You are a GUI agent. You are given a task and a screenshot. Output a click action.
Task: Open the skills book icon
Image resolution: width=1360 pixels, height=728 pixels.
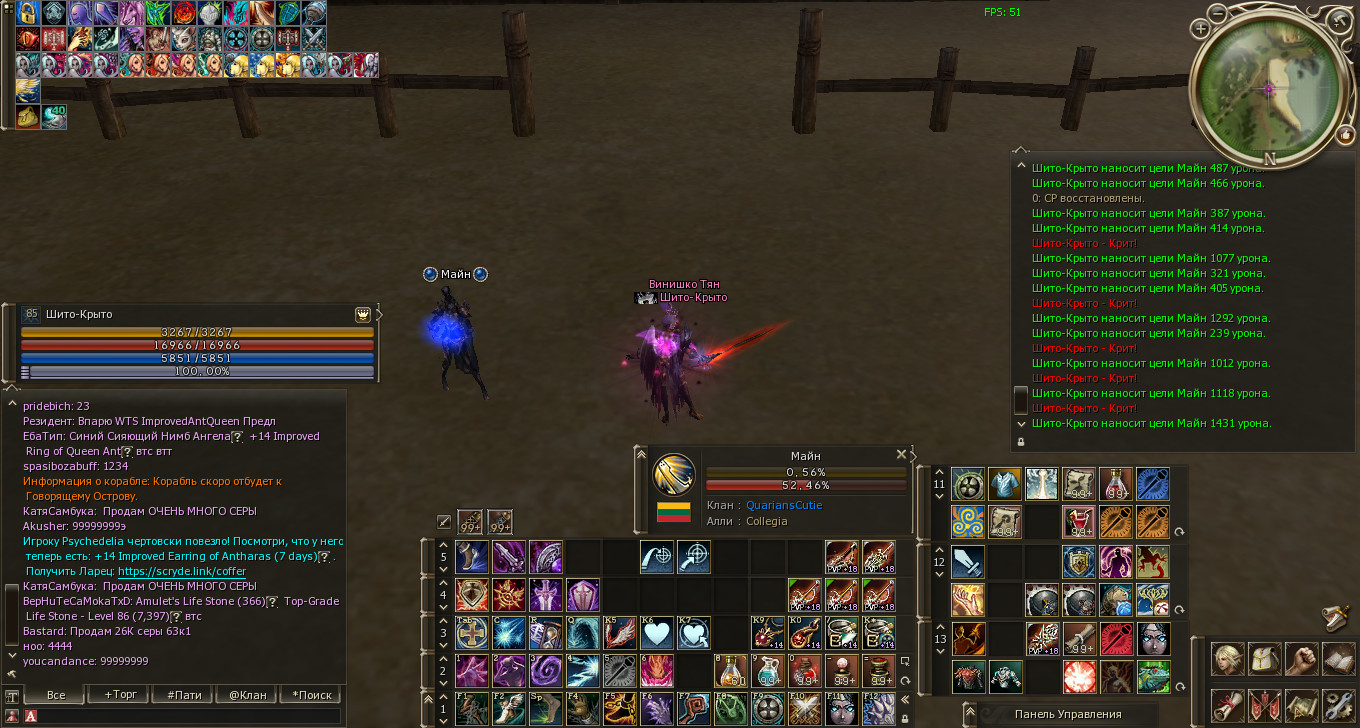[x=1338, y=660]
